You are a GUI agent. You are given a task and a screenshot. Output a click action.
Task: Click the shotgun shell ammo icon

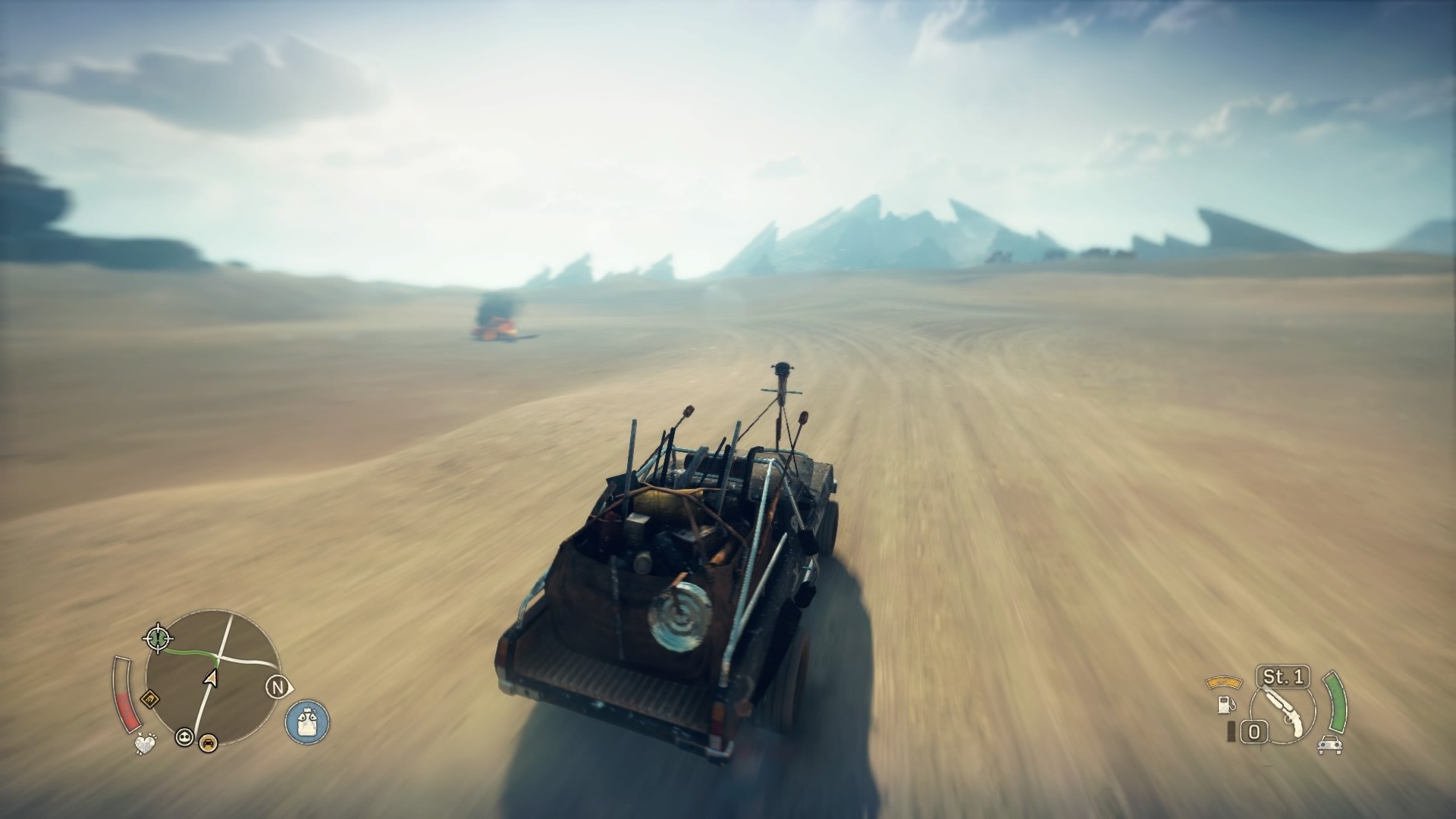1231,731
